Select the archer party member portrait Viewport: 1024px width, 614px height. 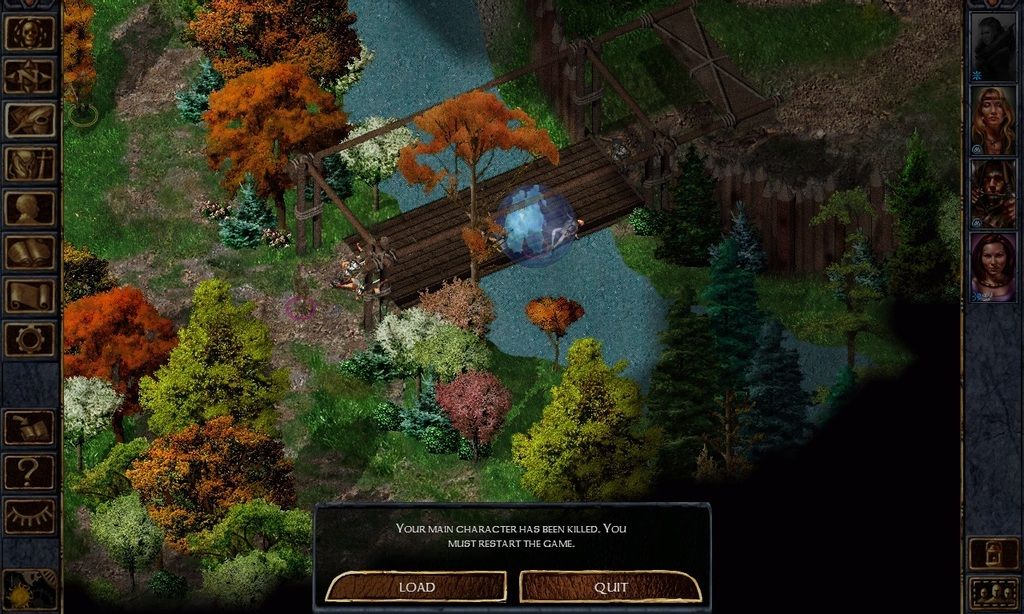[x=993, y=194]
